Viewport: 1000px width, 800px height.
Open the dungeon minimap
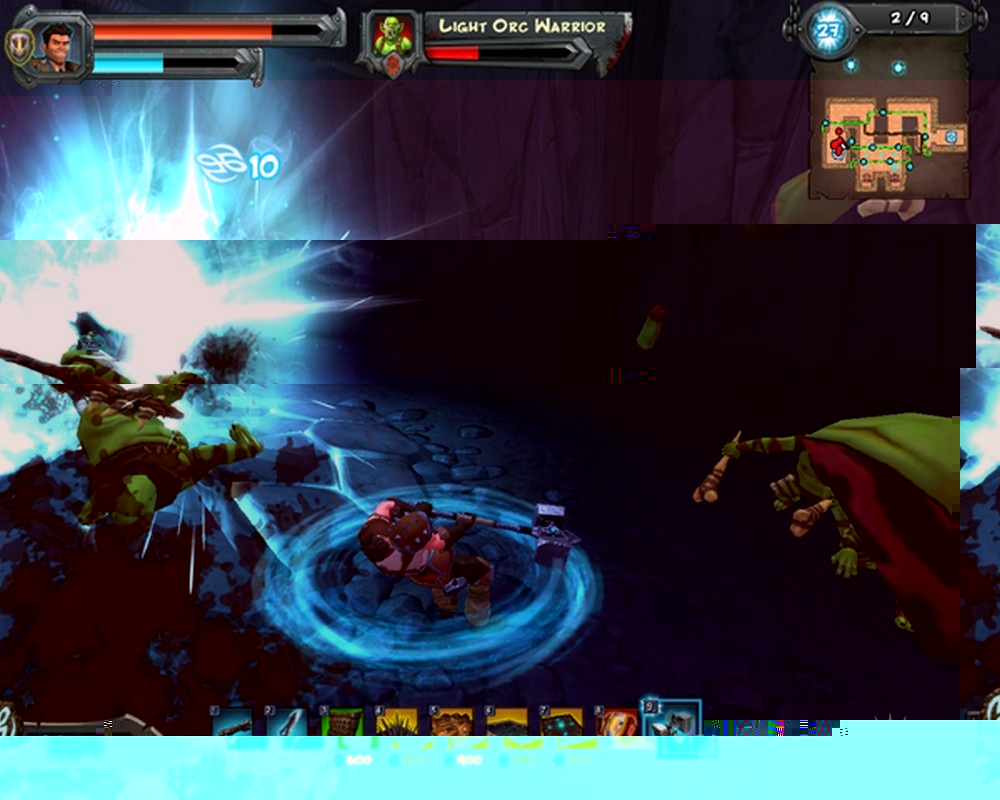[x=888, y=140]
